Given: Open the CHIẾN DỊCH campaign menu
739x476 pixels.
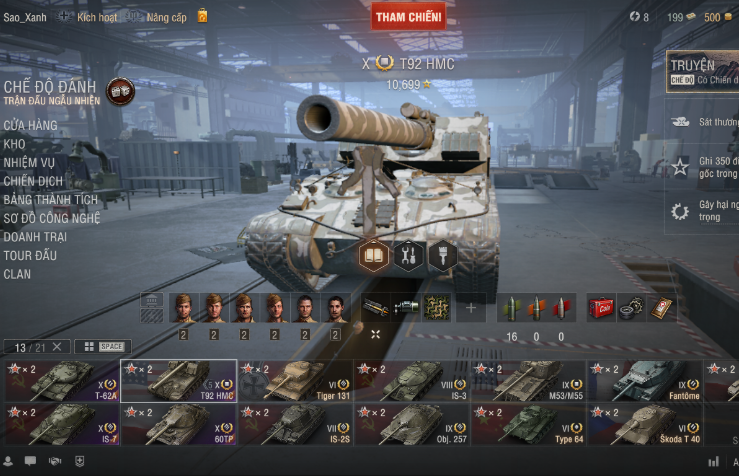Looking at the screenshot, I should click(33, 181).
